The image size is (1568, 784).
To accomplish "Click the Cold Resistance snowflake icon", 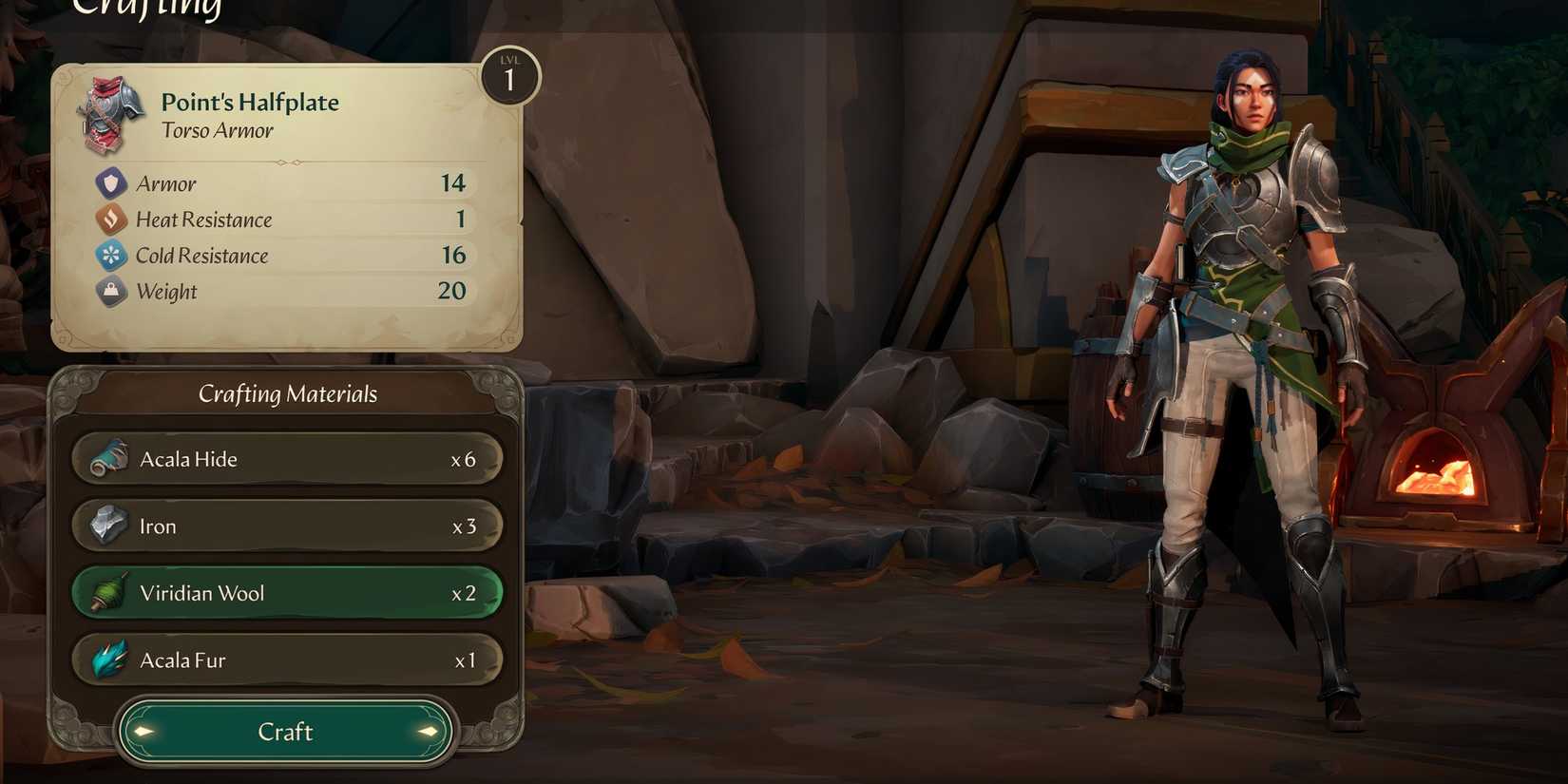I will (x=111, y=255).
